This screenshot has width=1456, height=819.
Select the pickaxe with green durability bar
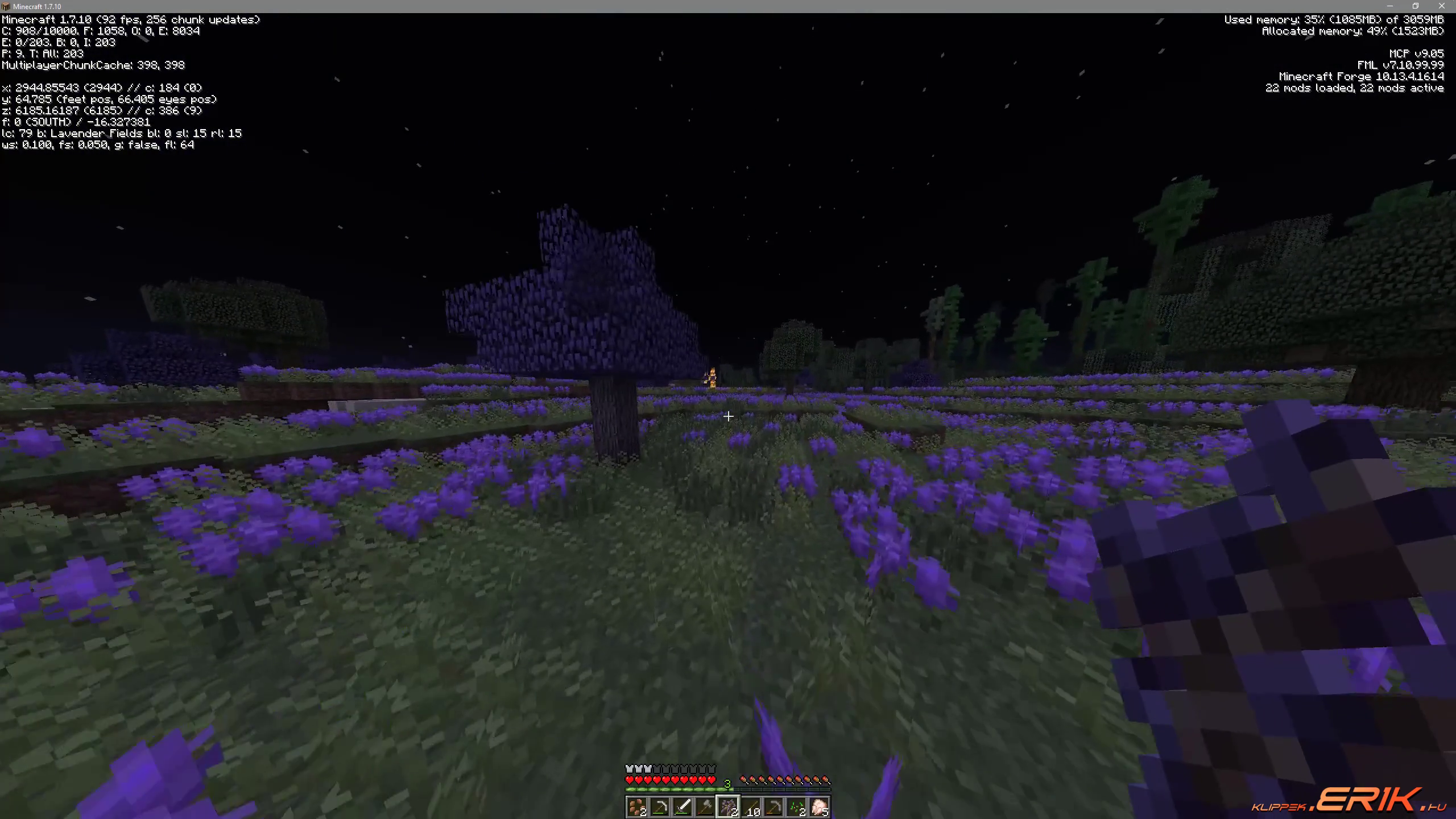pyautogui.click(x=660, y=806)
